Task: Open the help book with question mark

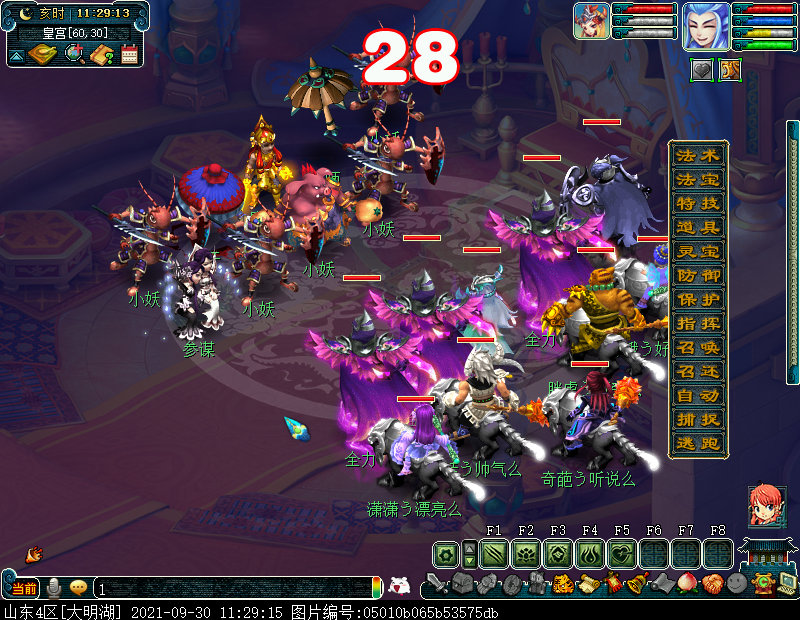Action: [101, 54]
